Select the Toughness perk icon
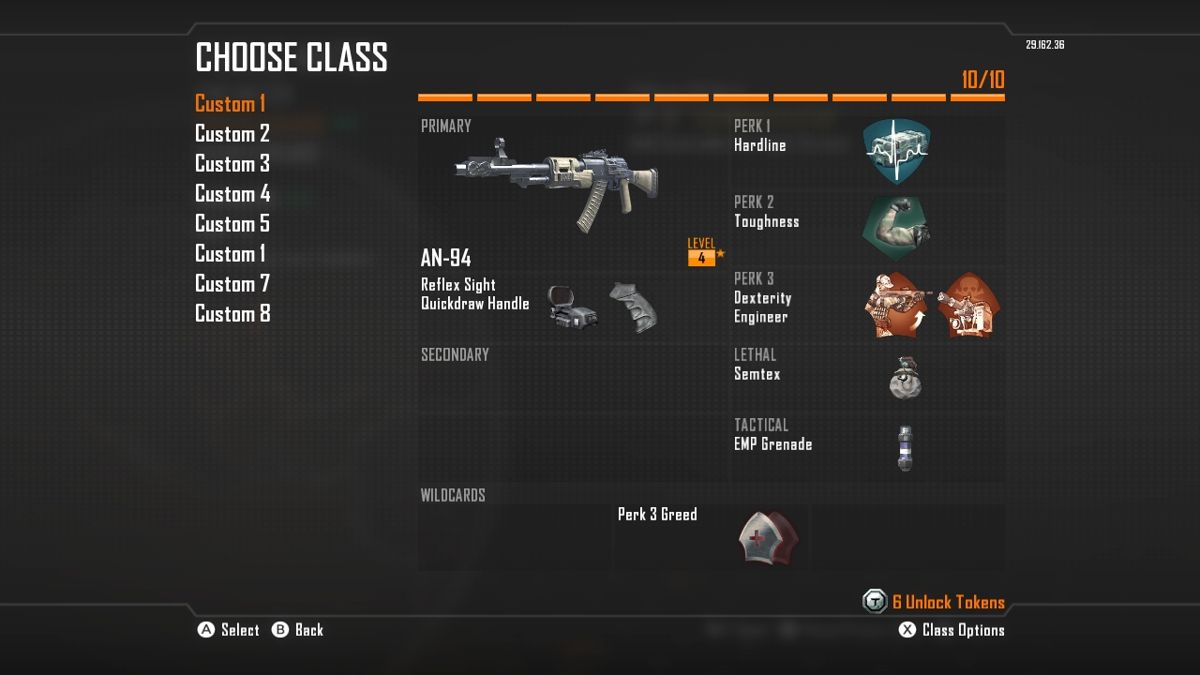Screen dimensions: 1200x675 click(x=896, y=228)
